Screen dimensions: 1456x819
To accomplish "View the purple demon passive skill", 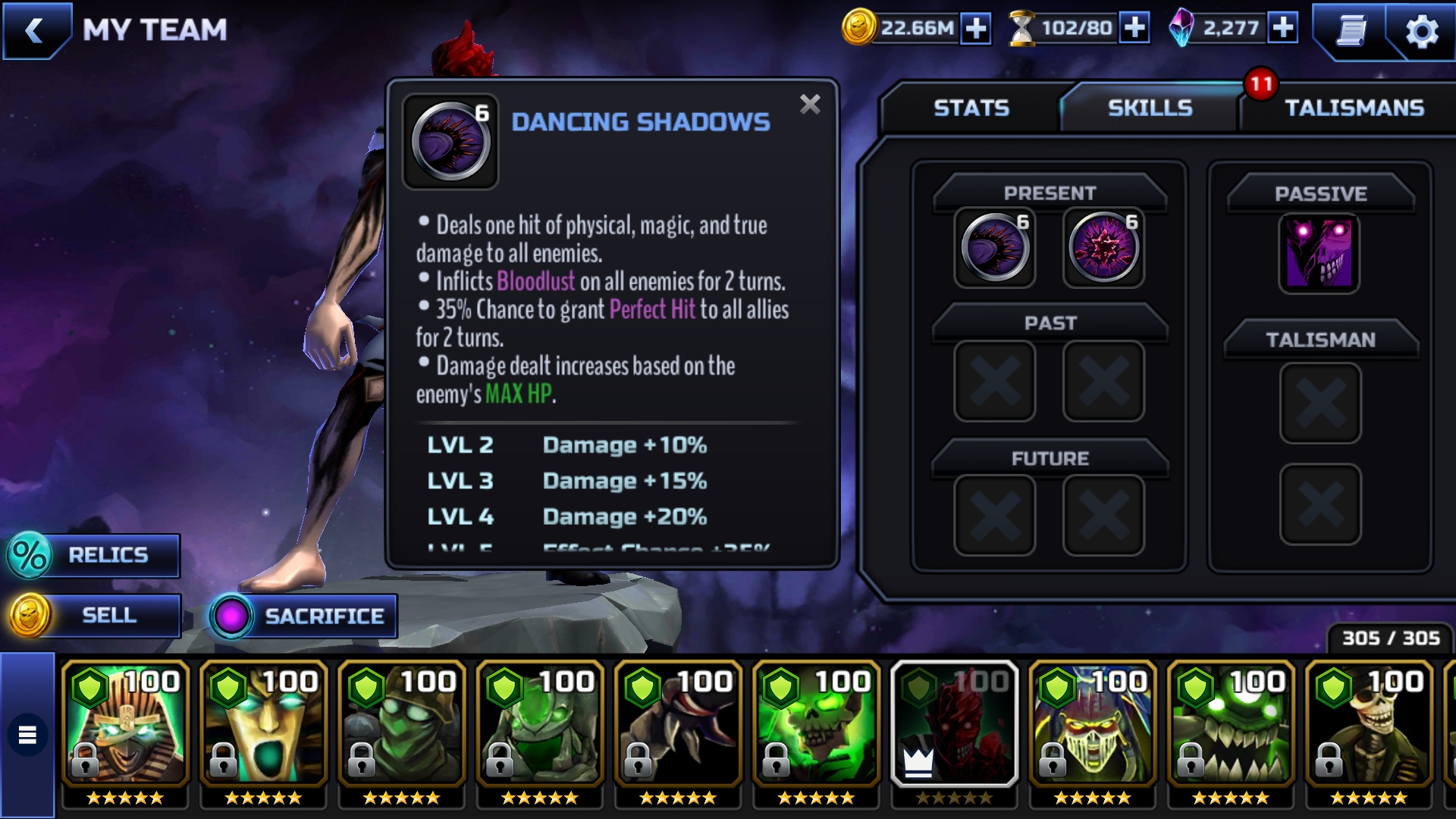I will [1319, 253].
